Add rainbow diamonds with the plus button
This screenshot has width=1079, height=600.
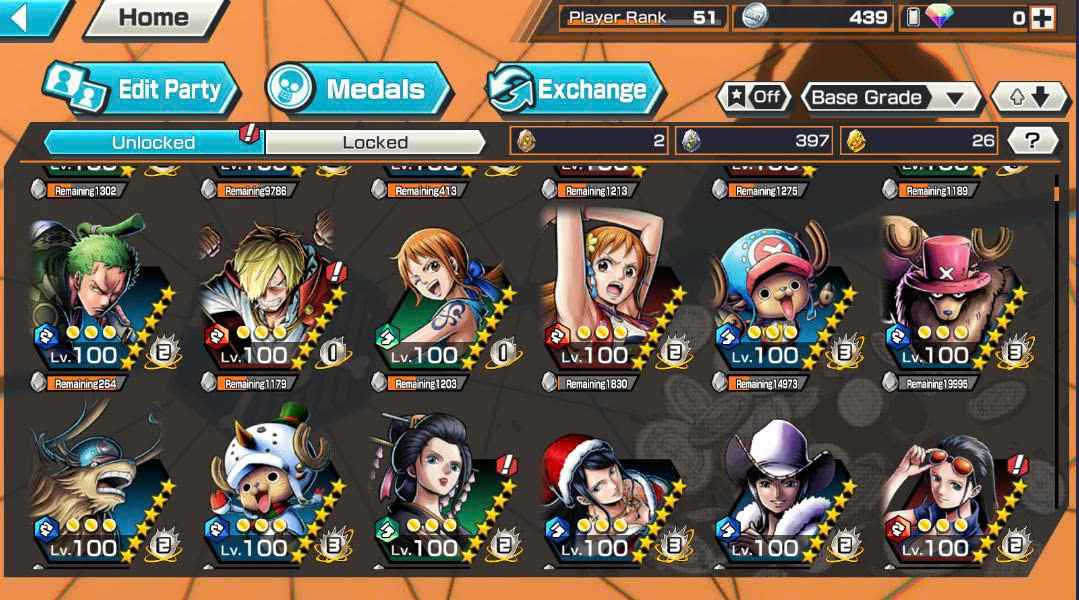(x=1042, y=17)
